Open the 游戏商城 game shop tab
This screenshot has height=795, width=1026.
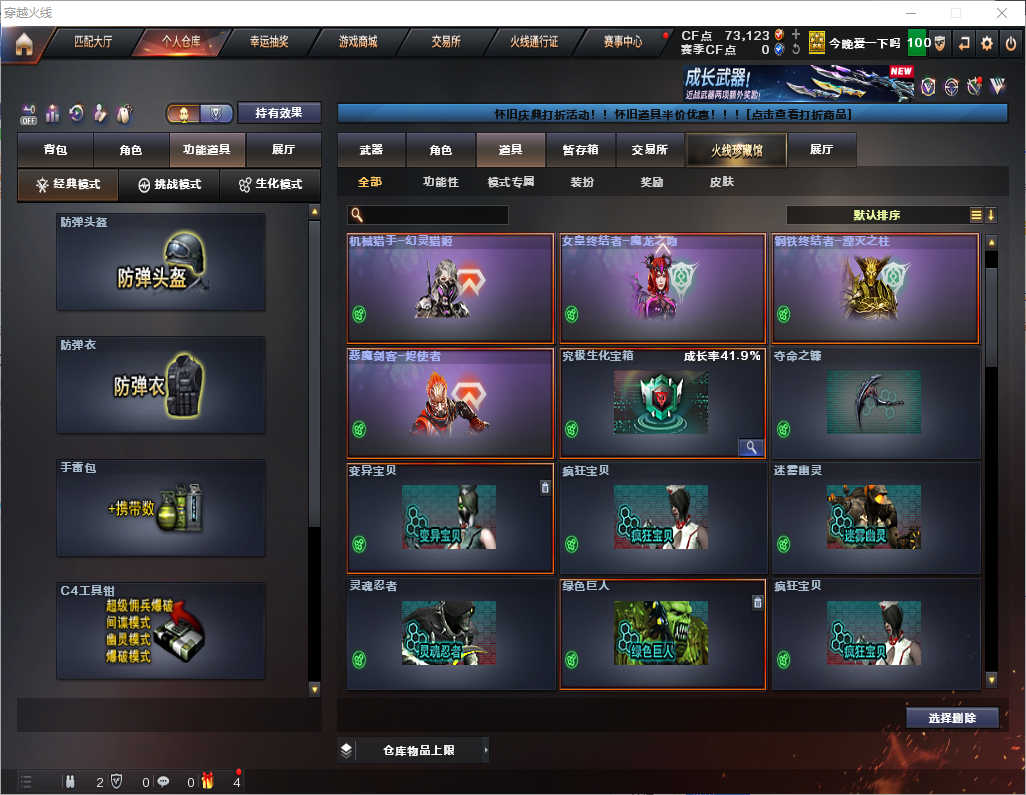coord(358,42)
